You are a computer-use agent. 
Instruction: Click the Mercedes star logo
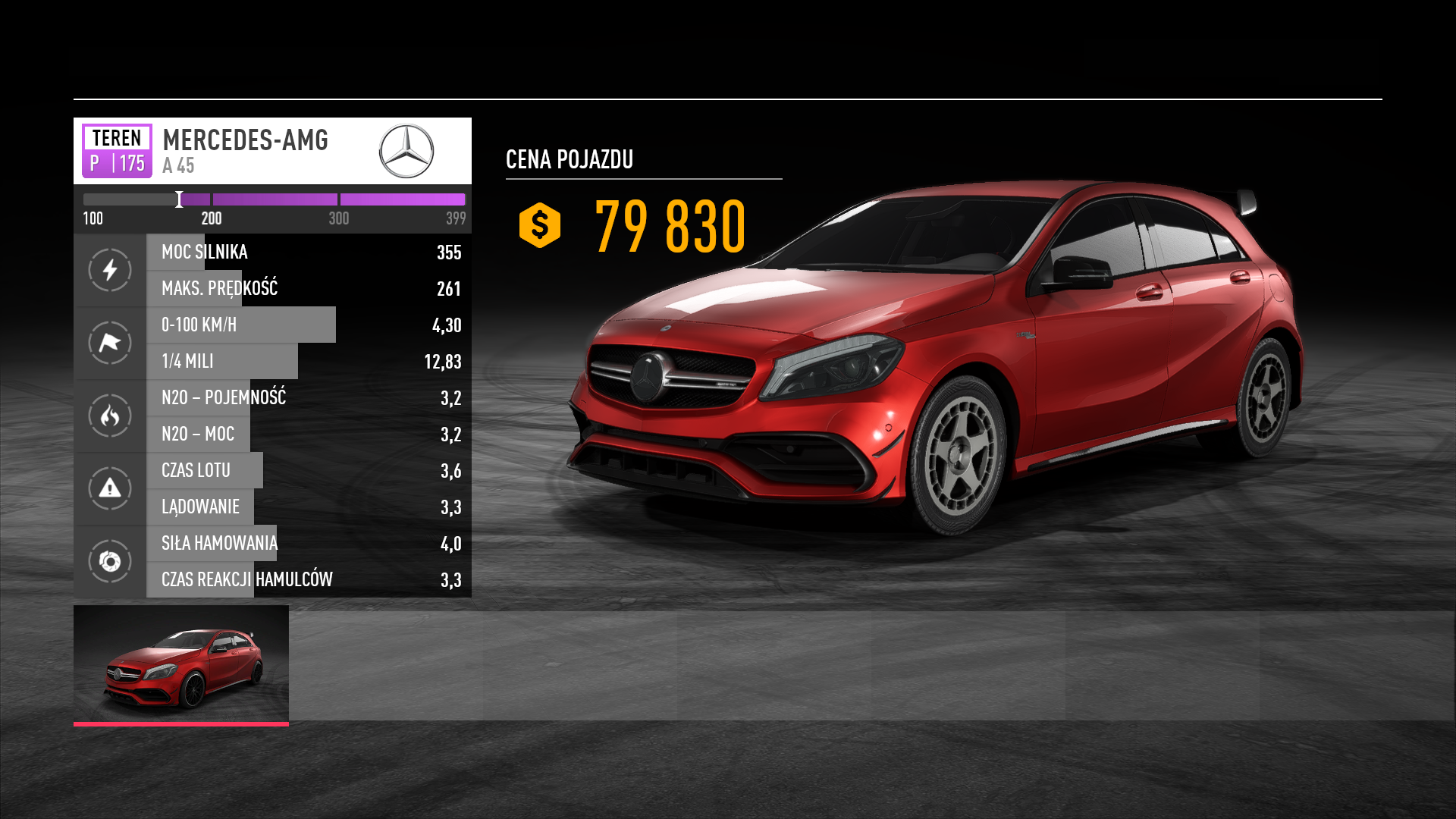pos(406,151)
